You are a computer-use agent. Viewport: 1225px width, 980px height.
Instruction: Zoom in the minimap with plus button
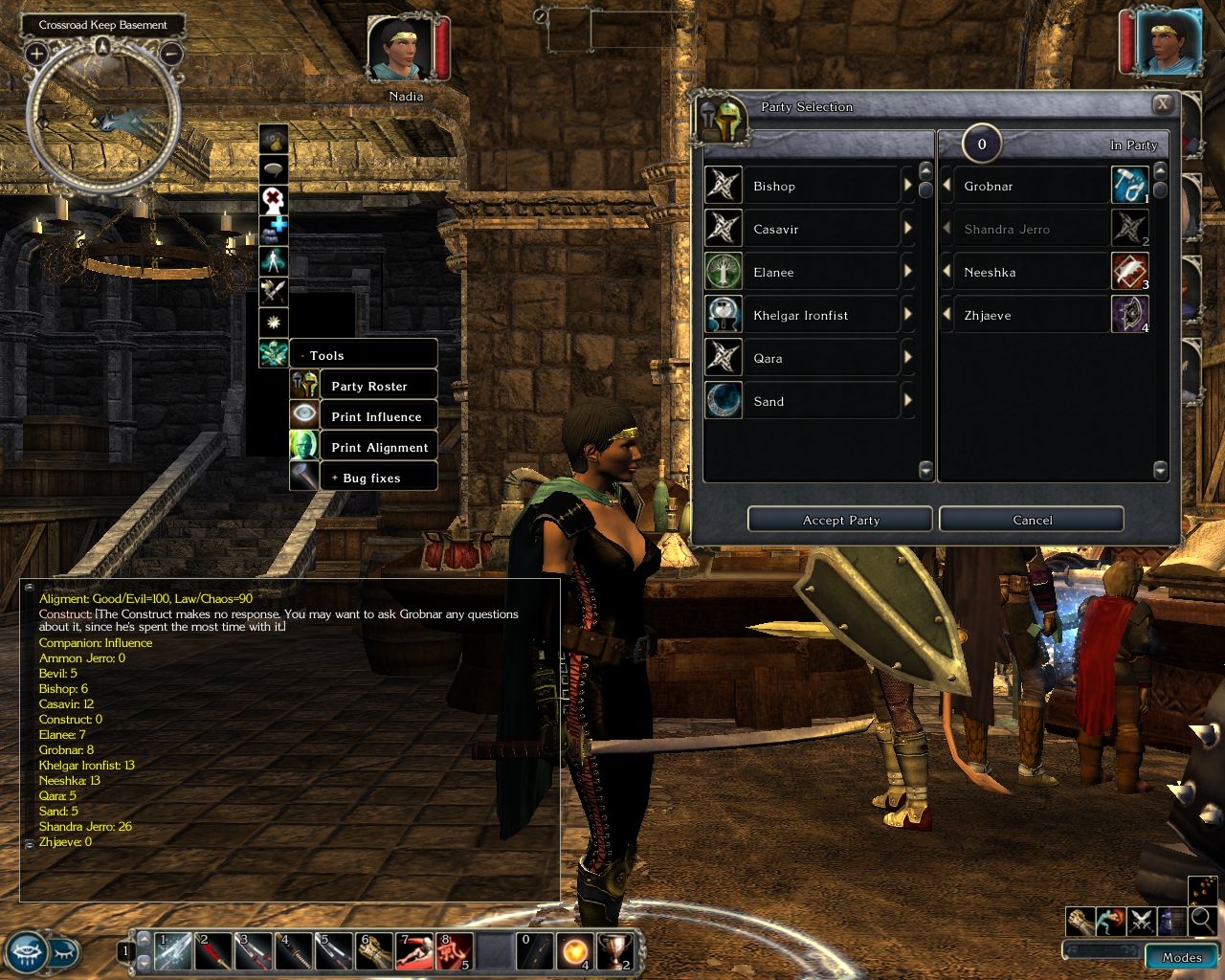[36, 54]
